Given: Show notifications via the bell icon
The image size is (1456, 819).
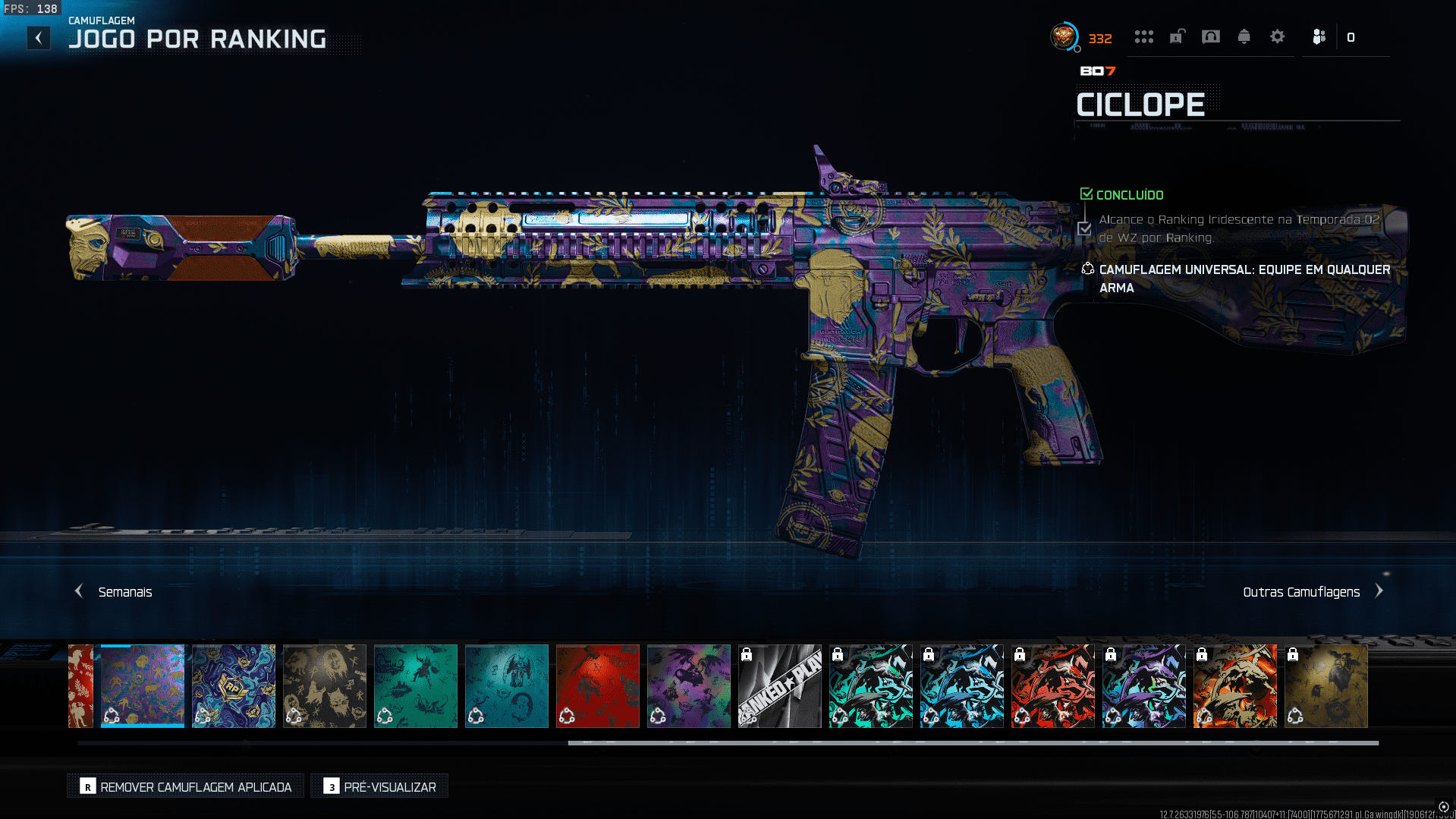Looking at the screenshot, I should 1244,36.
